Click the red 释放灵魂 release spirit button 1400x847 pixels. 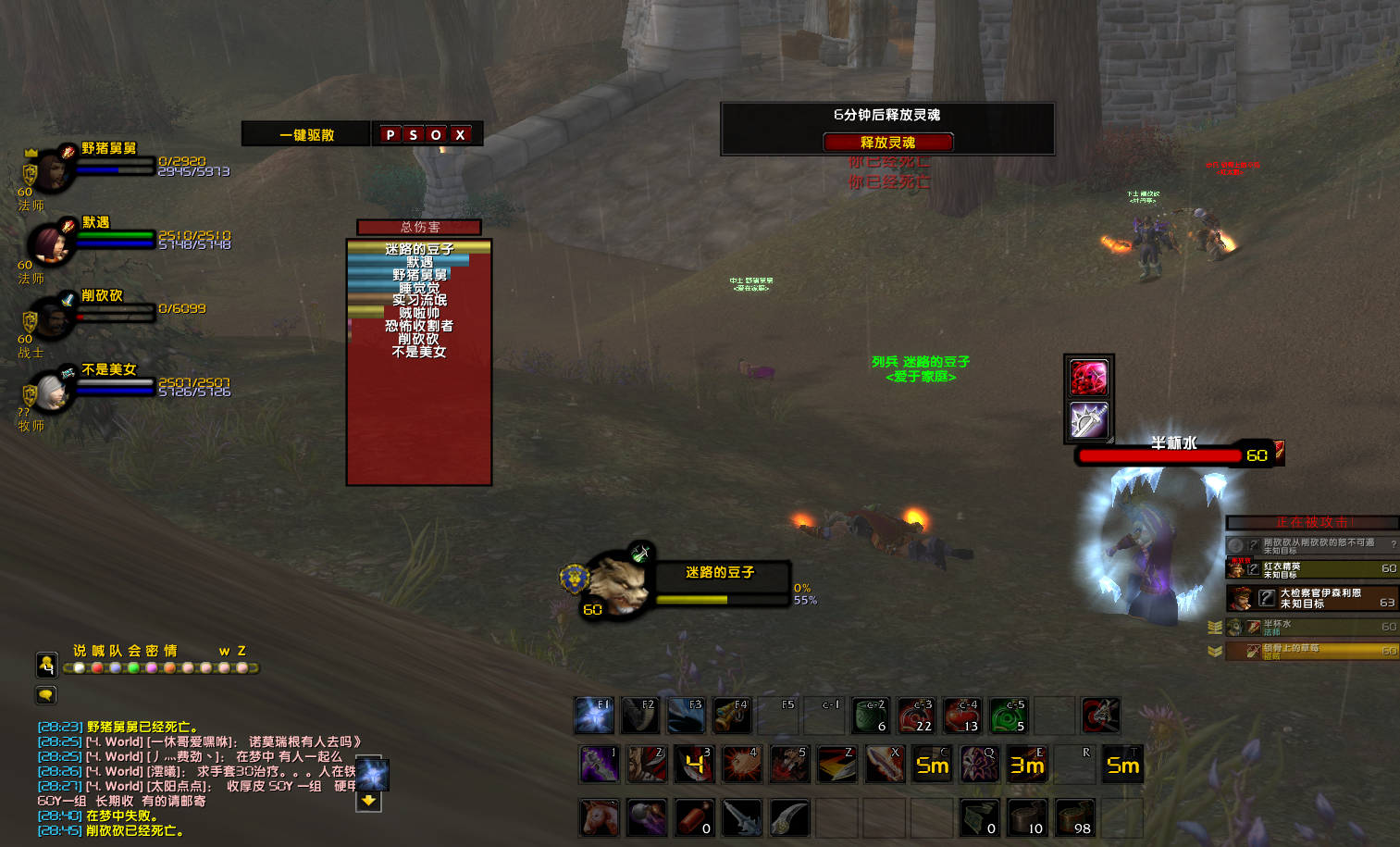tap(887, 143)
